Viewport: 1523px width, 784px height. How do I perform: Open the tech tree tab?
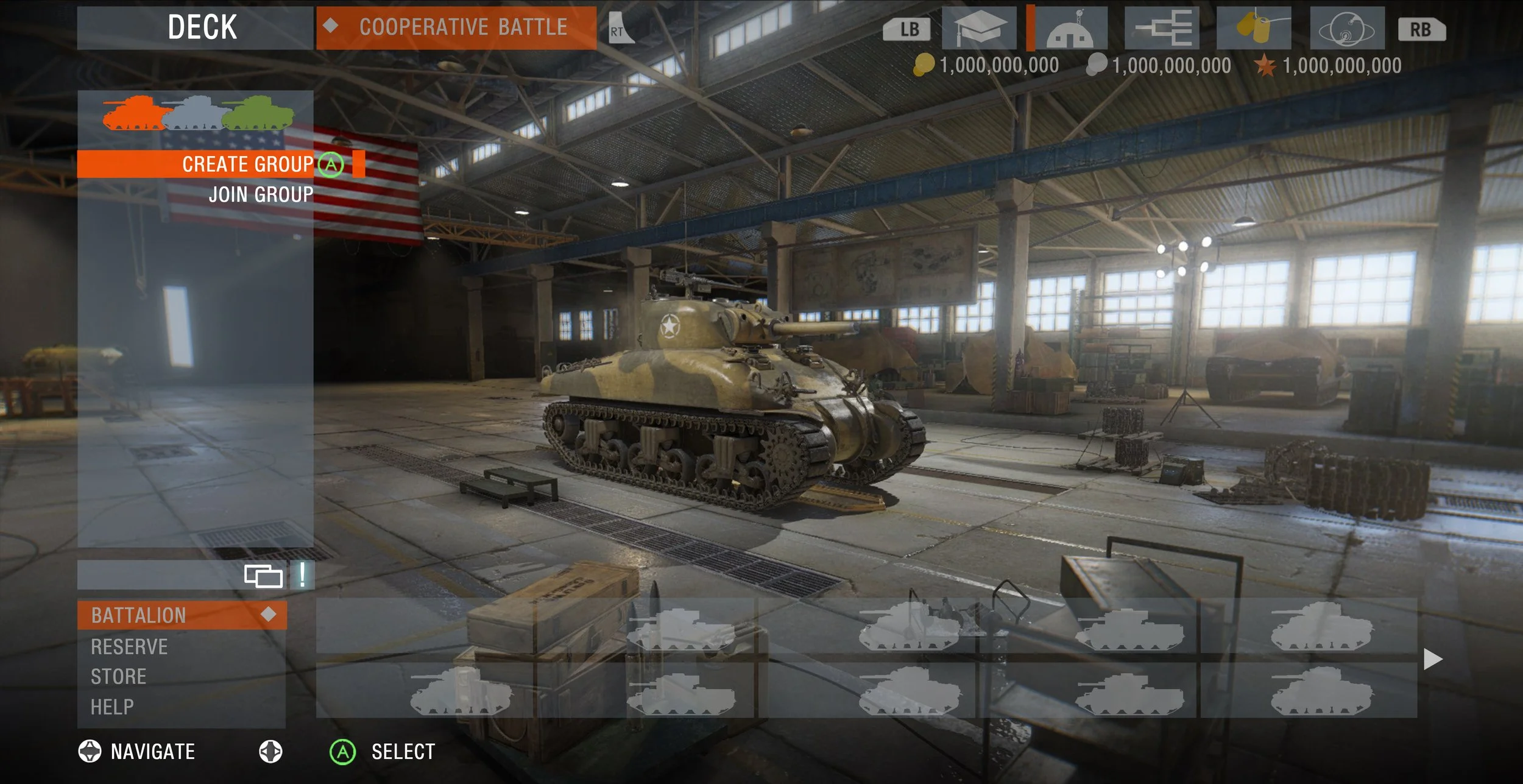point(1162,29)
